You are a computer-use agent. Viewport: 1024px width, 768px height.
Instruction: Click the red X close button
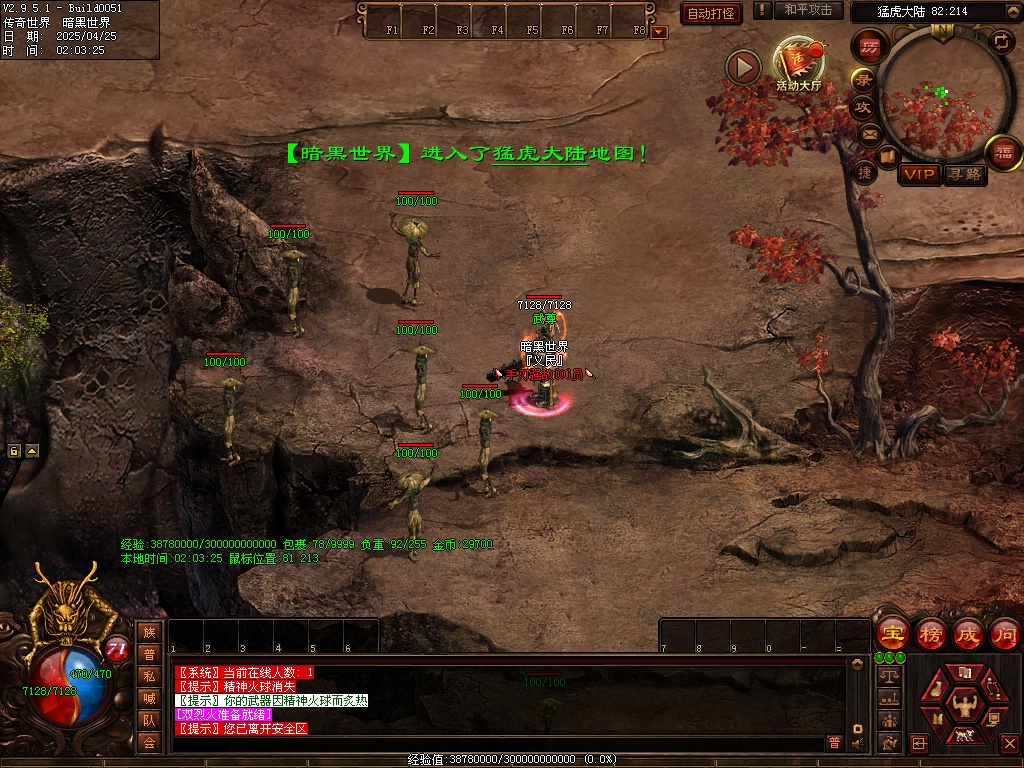tap(1009, 744)
